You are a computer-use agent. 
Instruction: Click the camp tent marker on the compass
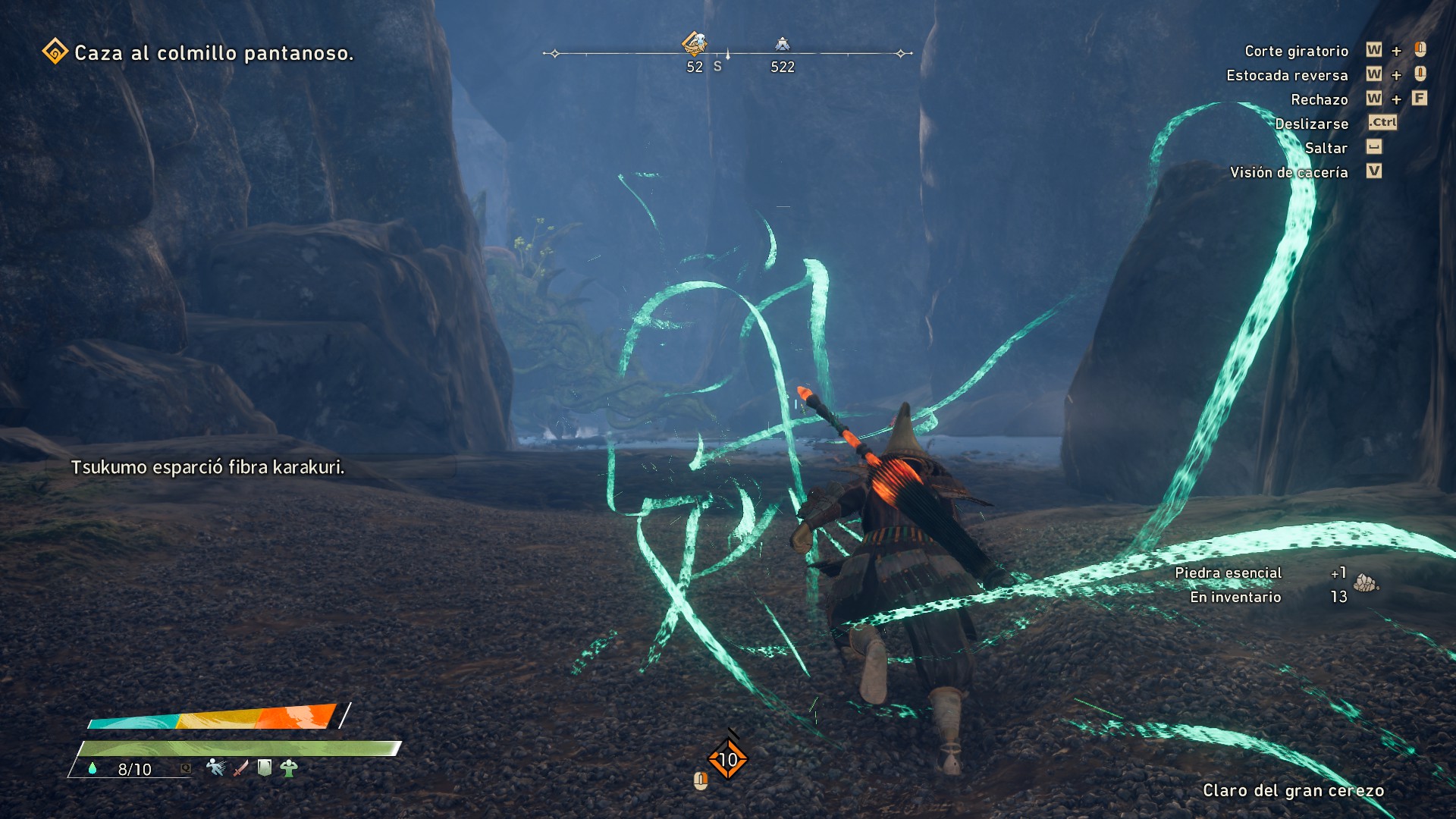click(783, 44)
